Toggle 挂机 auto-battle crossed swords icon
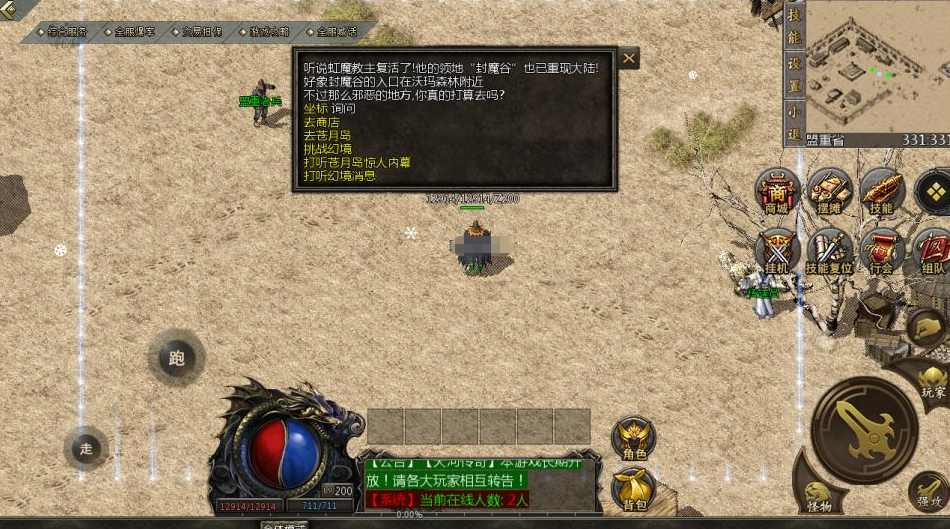This screenshot has height=529, width=950. click(x=777, y=249)
